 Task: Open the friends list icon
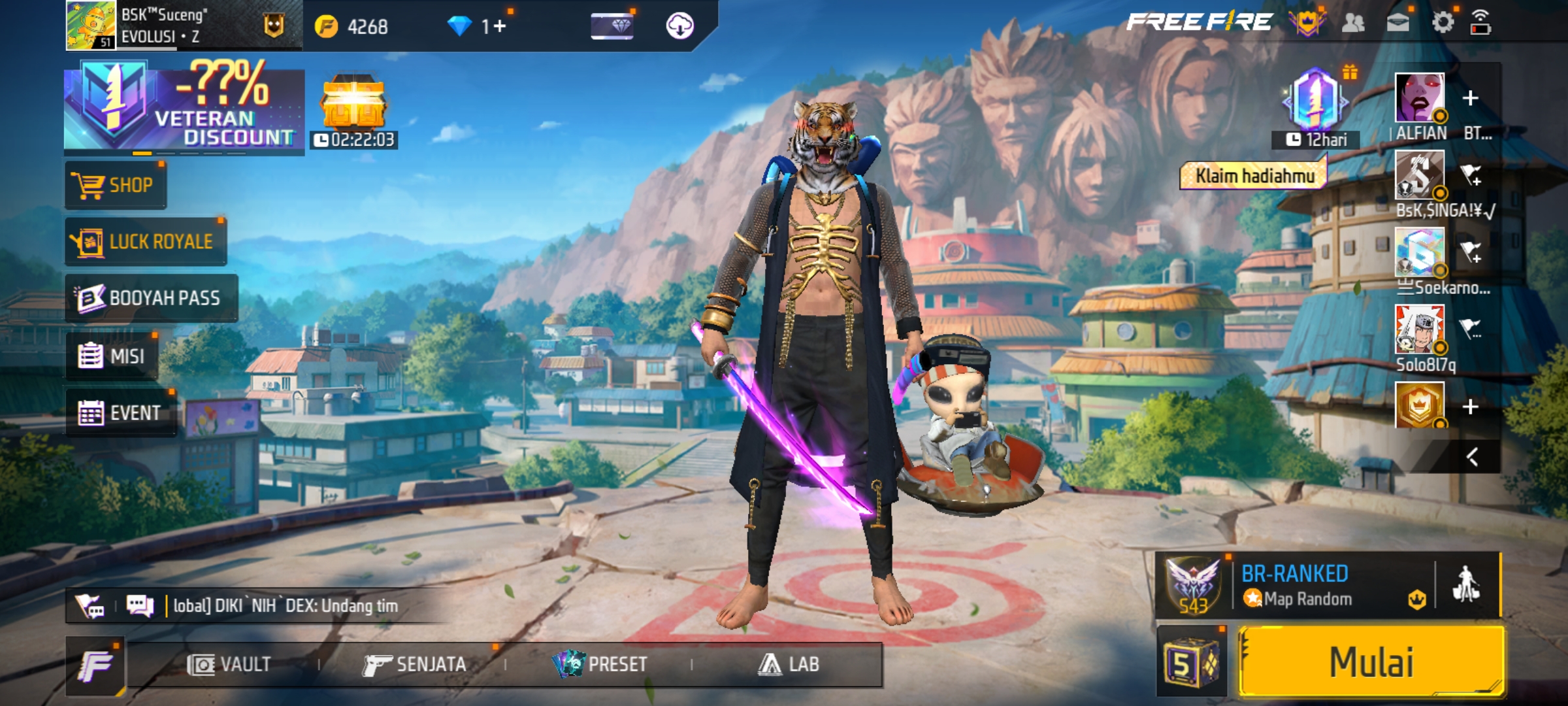(1353, 24)
